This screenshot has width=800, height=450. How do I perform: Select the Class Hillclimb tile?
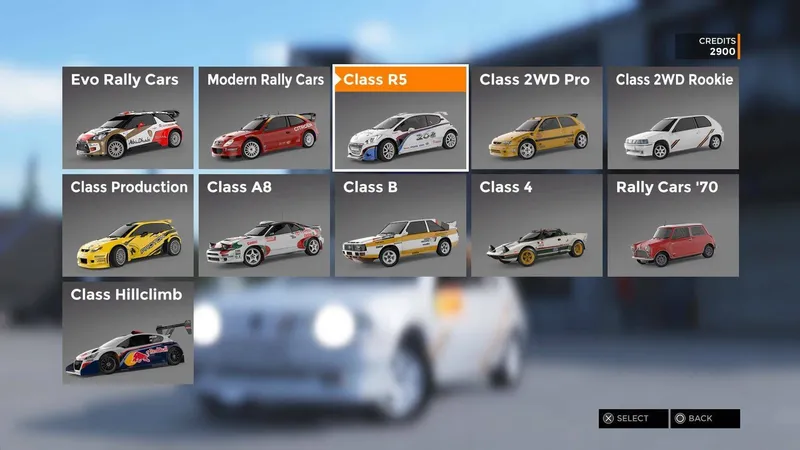[x=128, y=332]
